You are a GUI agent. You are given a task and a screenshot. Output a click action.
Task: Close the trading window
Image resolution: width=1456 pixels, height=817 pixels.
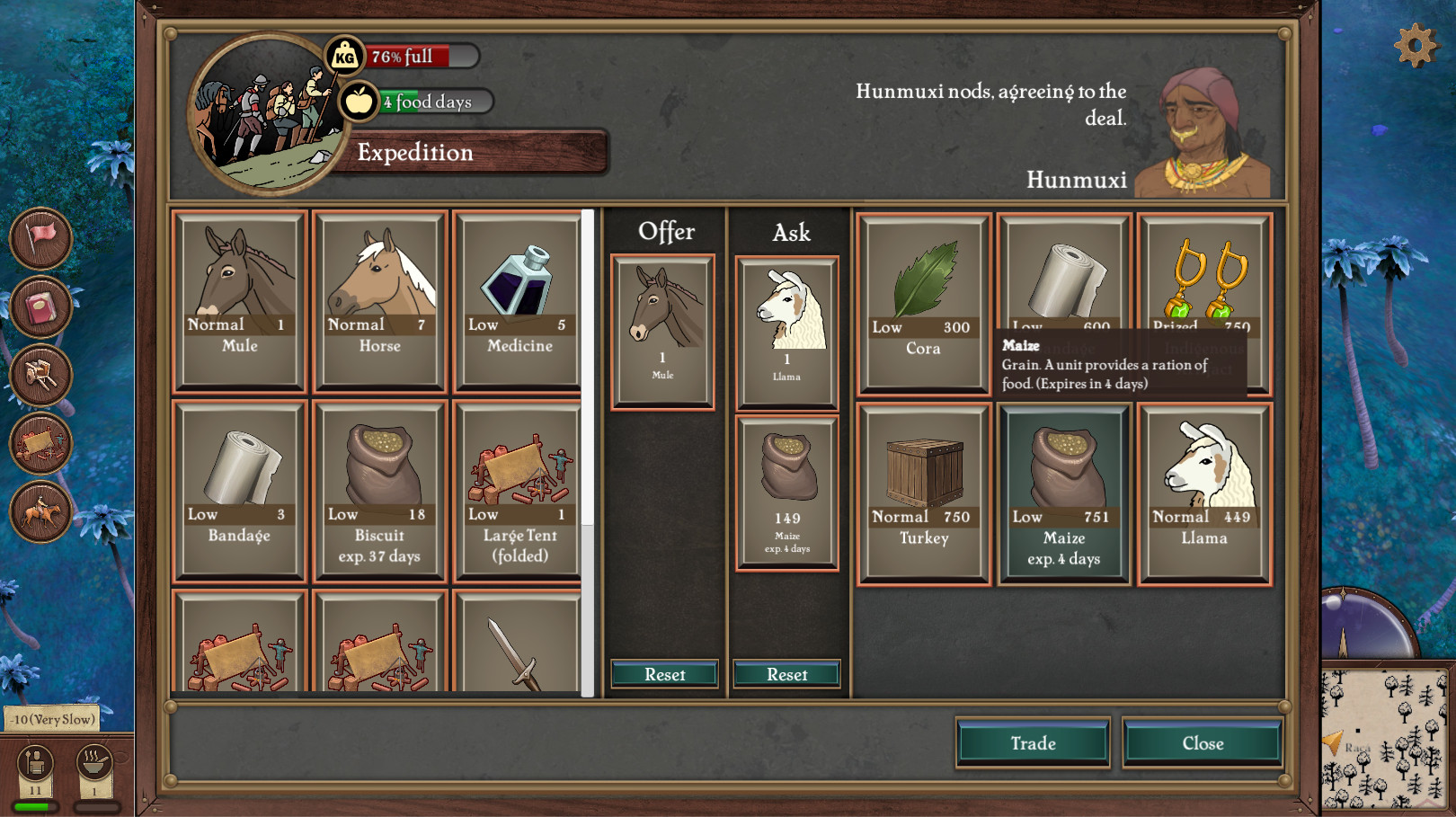coord(1203,743)
